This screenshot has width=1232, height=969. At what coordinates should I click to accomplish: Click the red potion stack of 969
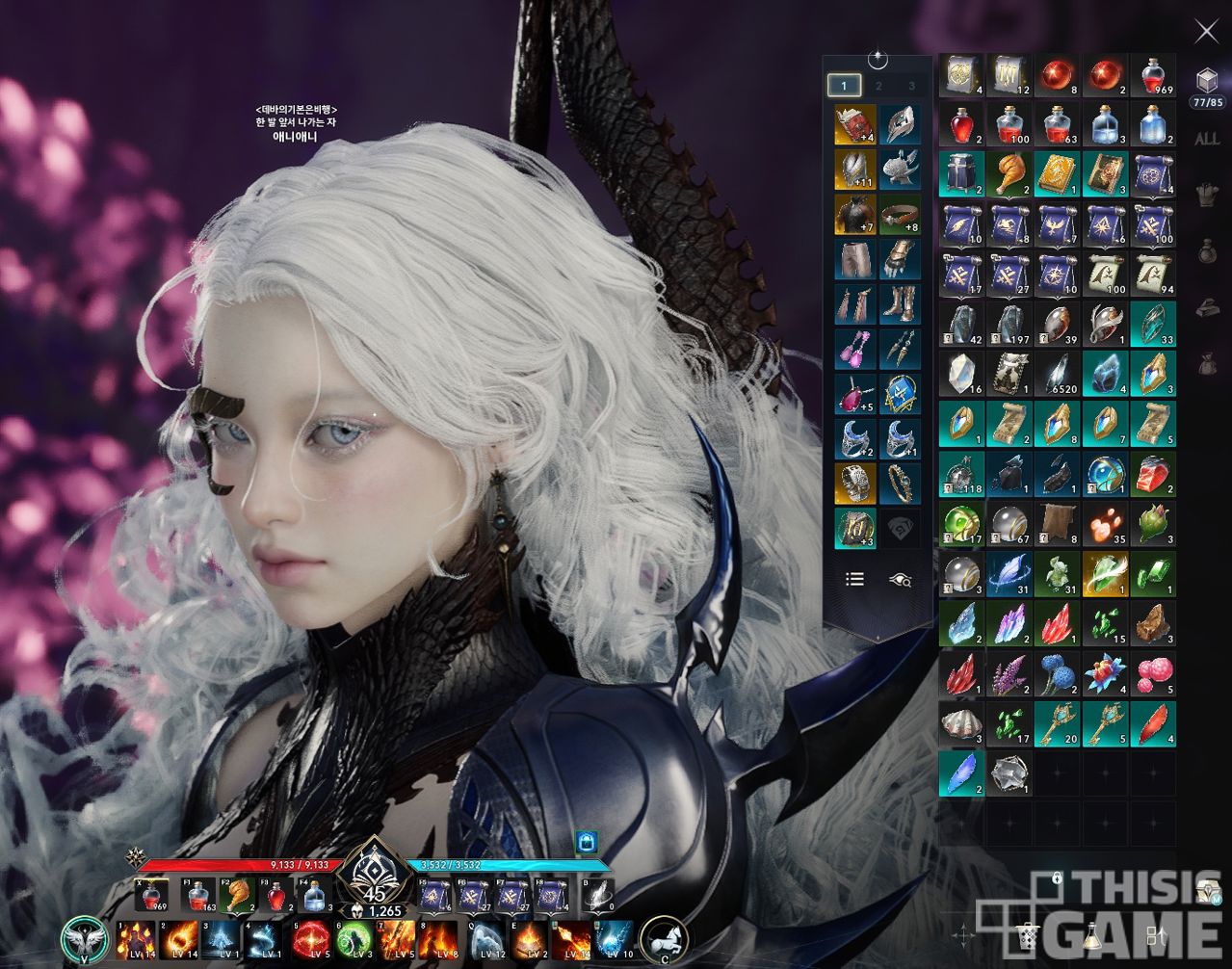tap(1153, 74)
